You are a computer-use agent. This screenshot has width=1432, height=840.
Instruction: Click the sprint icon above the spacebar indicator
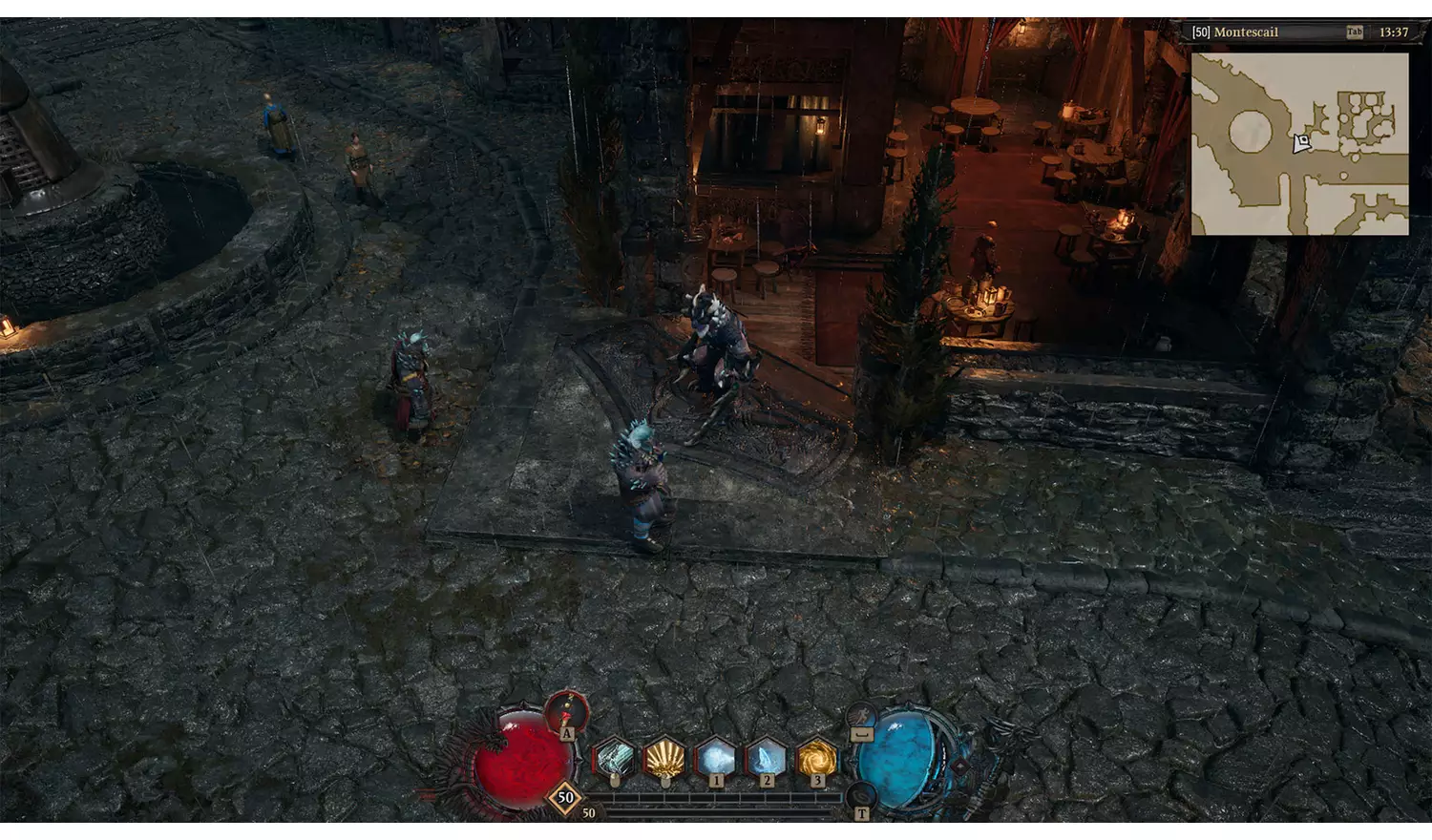tap(860, 715)
